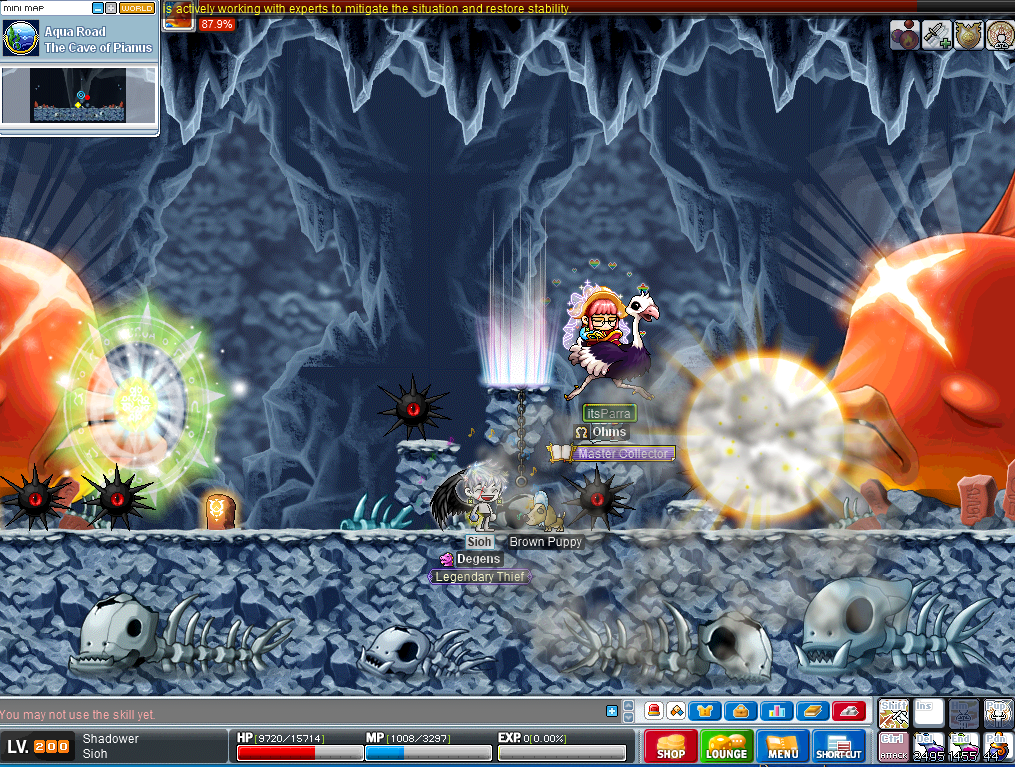Click the blue plus chat expand button
Screen dimensions: 1015x767
click(x=612, y=711)
